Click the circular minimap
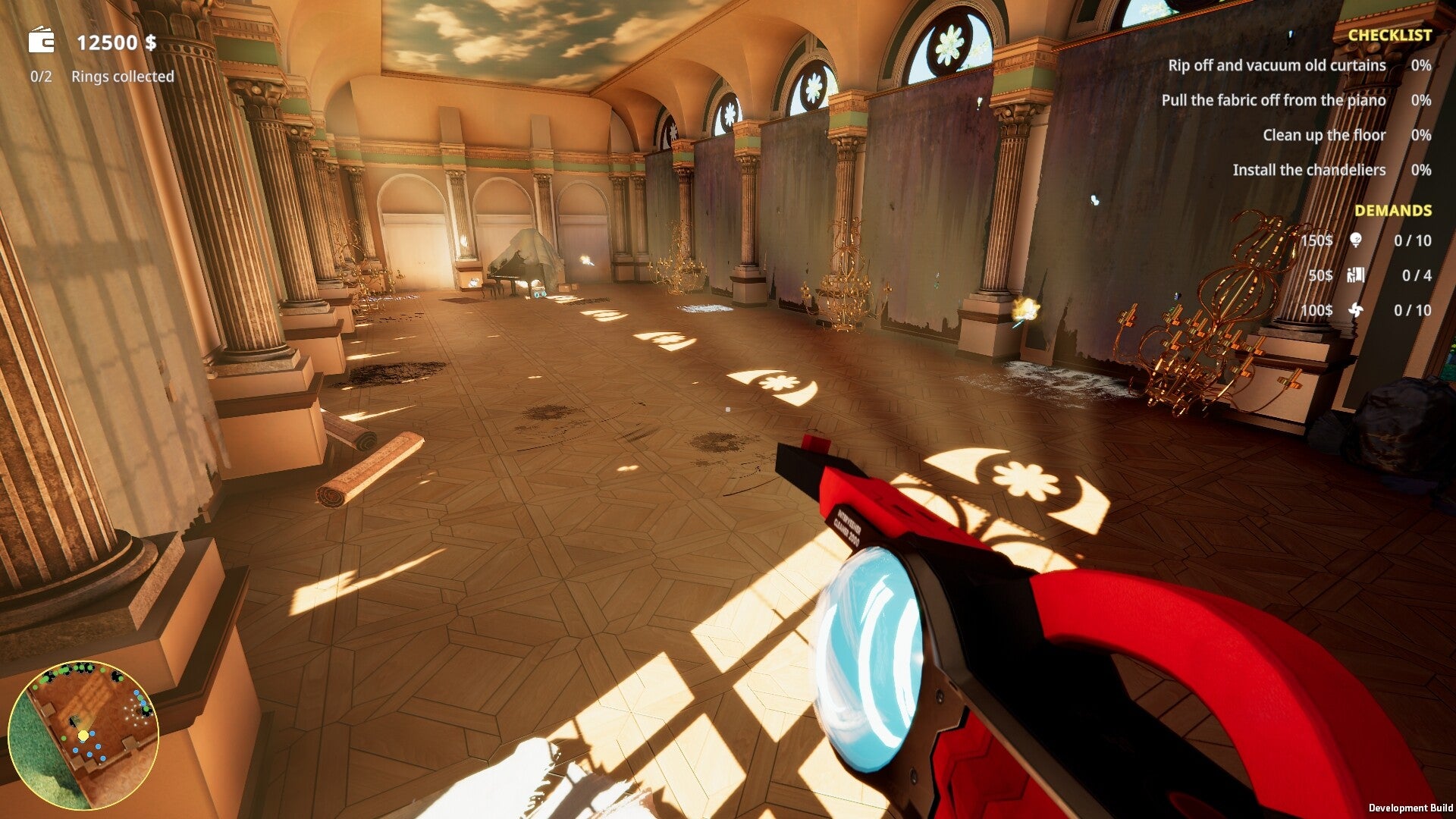1456x819 pixels. pos(83,735)
